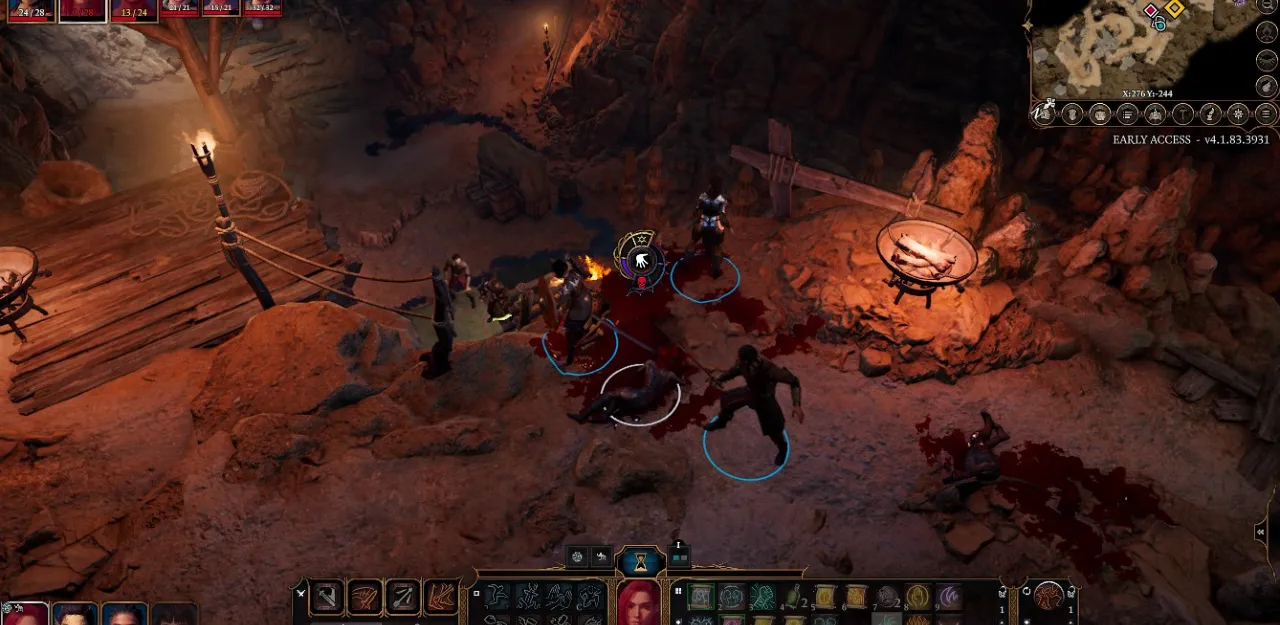This screenshot has width=1280, height=625.
Task: Use the yellow scroll in hotbar slot 5
Action: point(824,597)
